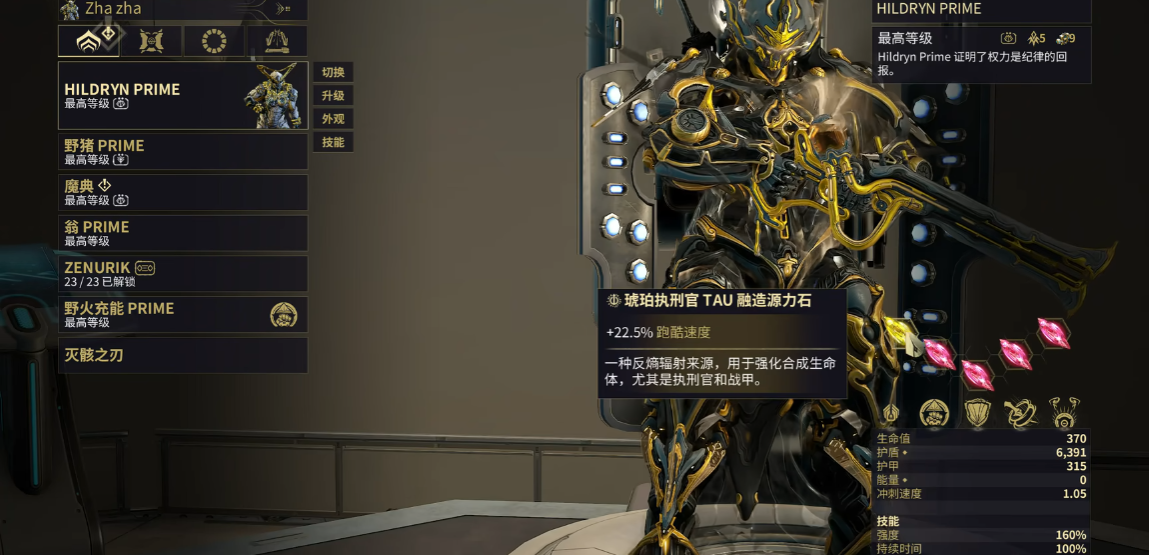
Task: Open the 升级 (upgrade) screen
Action: pos(333,96)
